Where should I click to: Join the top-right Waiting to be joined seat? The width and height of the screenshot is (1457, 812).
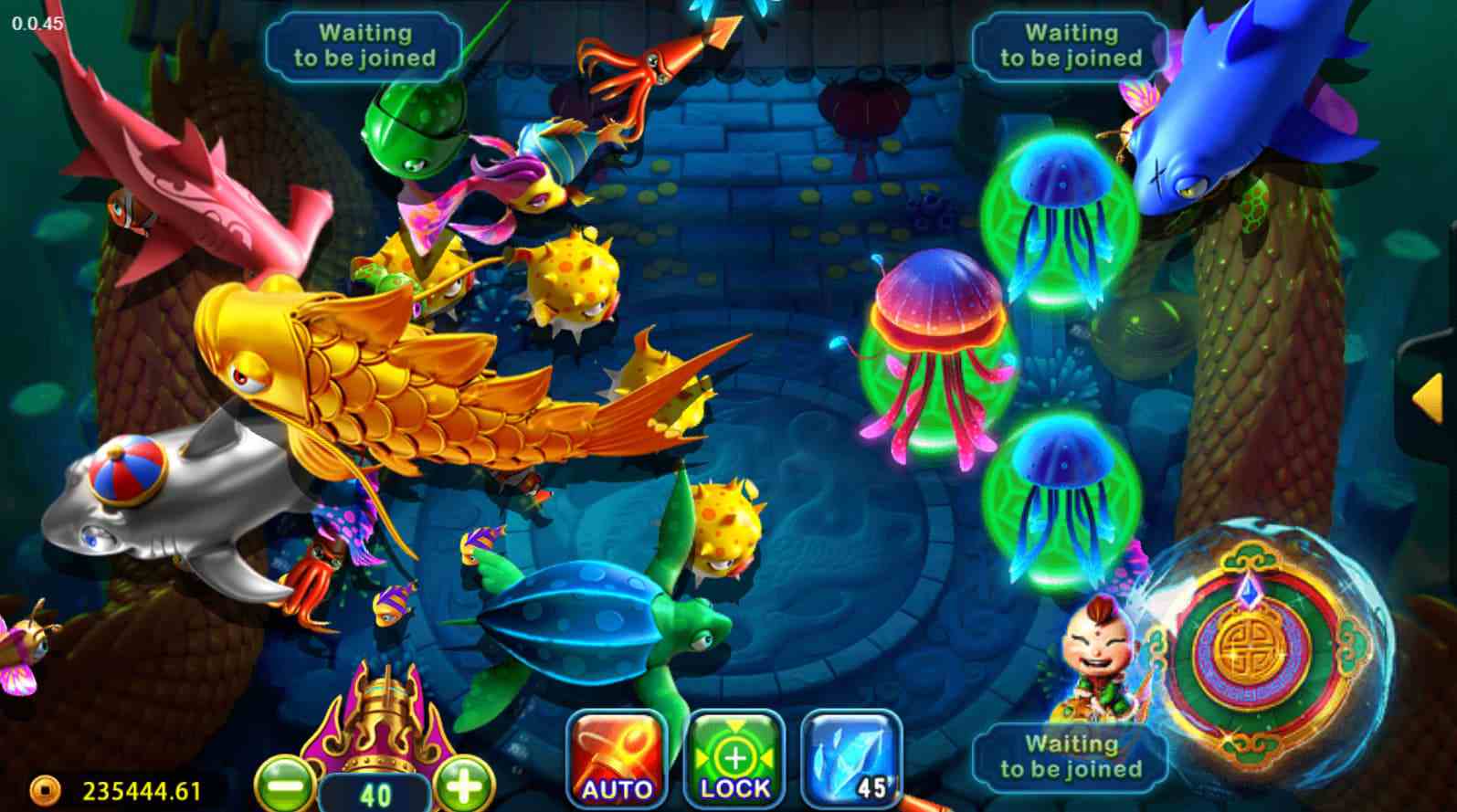(1069, 44)
